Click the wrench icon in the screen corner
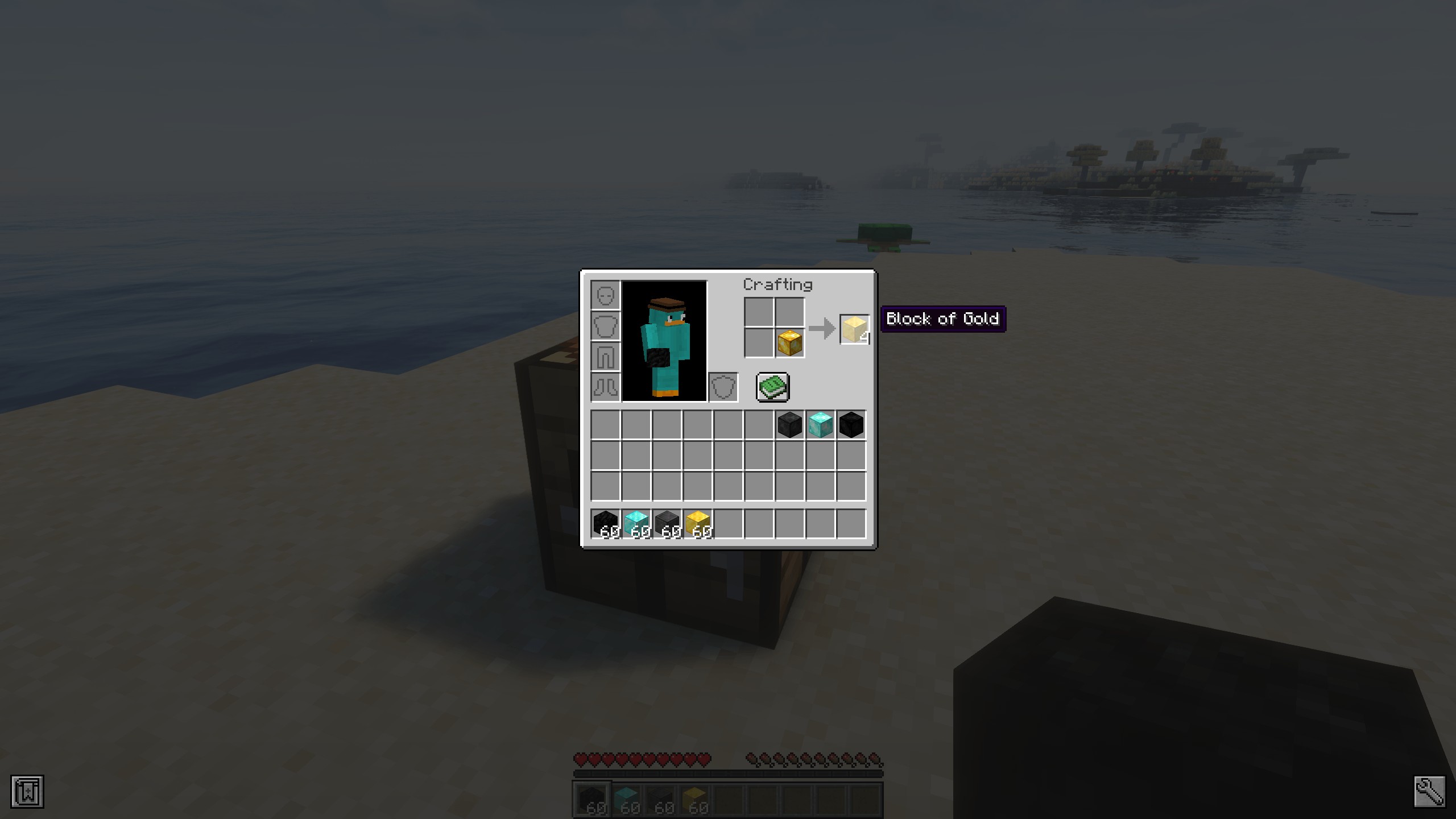Screen dimensions: 1456x819 click(x=1429, y=791)
